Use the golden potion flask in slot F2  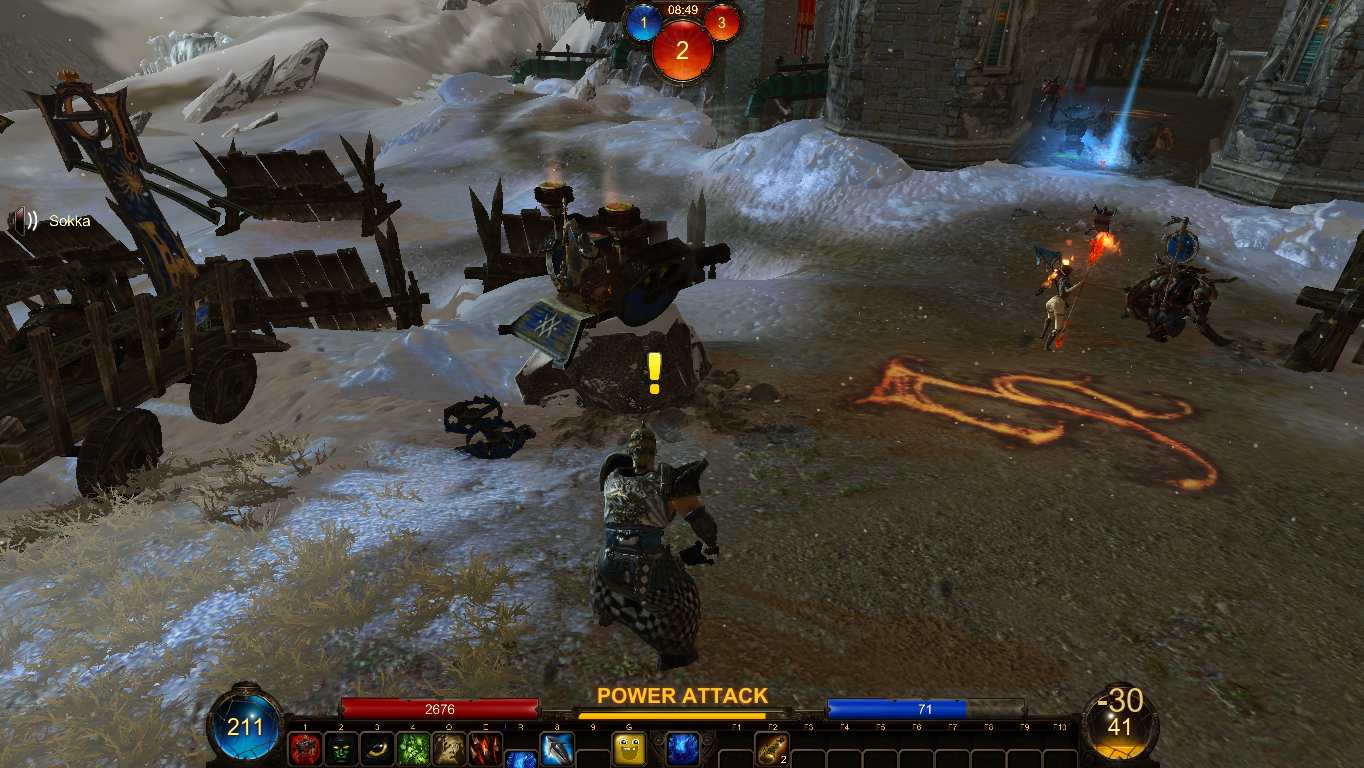772,749
